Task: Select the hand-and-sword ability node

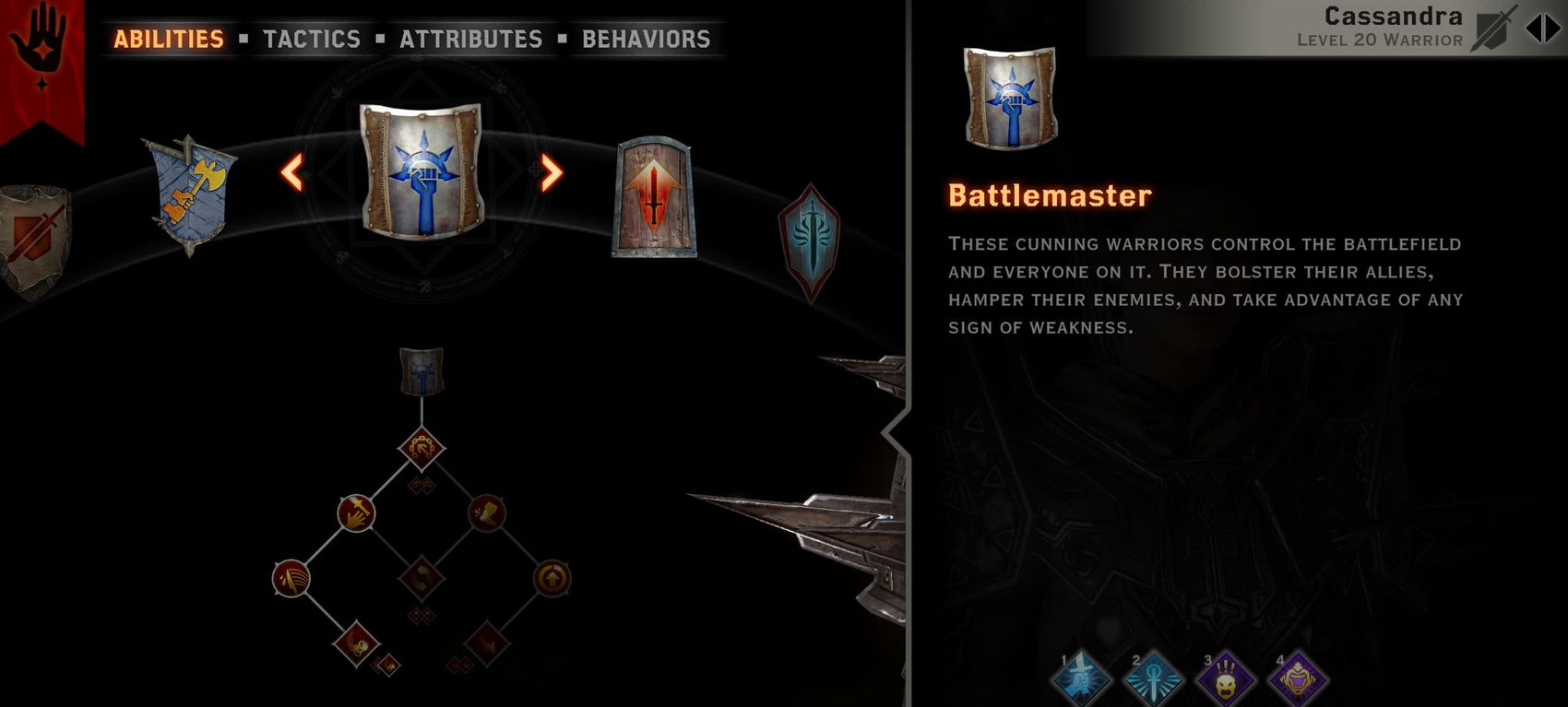Action: pyautogui.click(x=355, y=513)
